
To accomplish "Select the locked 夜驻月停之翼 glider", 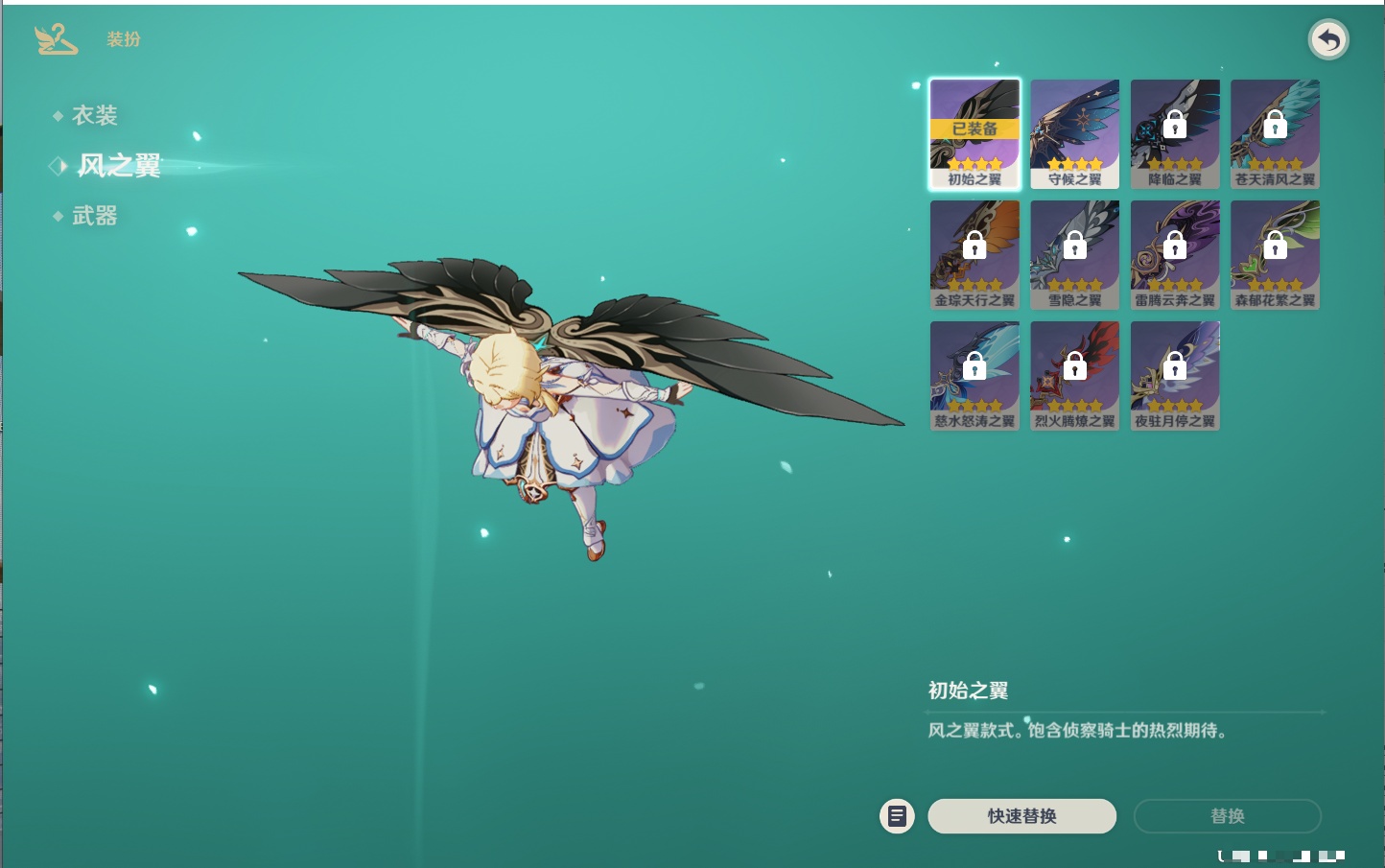I will coord(1175,375).
